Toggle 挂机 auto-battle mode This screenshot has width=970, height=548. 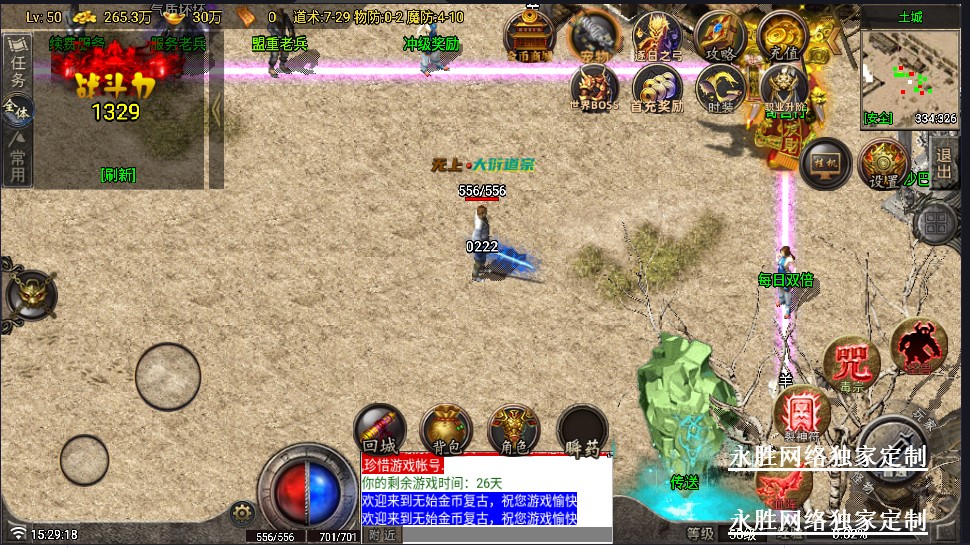point(825,163)
